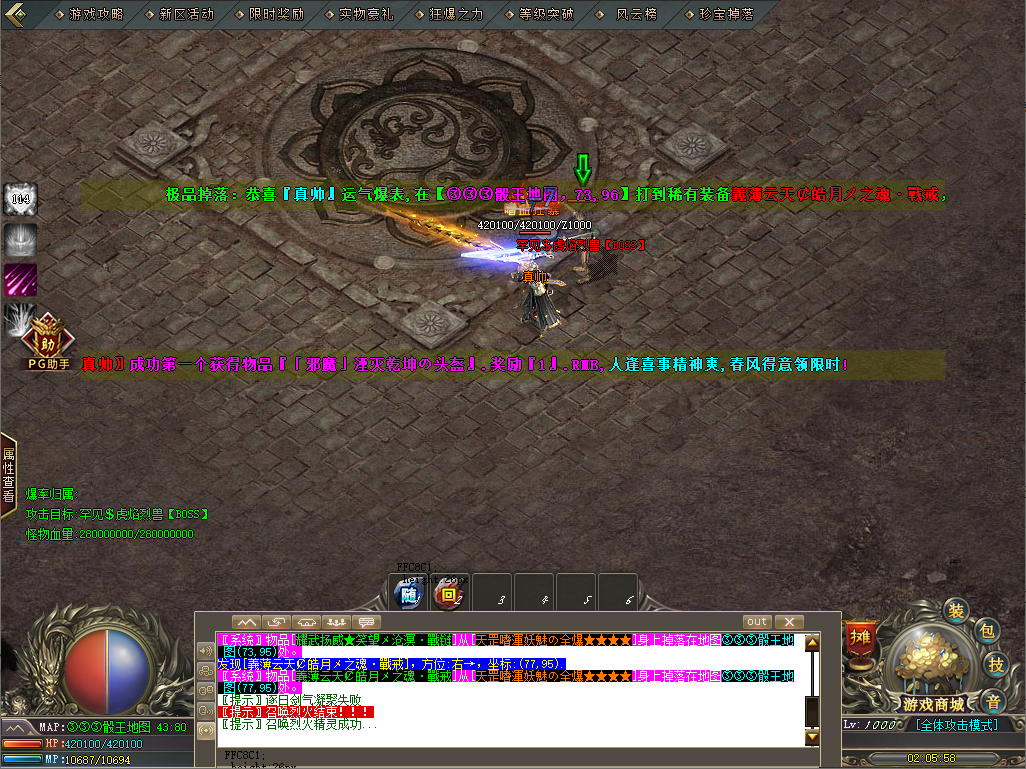The image size is (1026, 769).
Task: Open the 游戏攻略 game guide menu
Action: click(96, 14)
